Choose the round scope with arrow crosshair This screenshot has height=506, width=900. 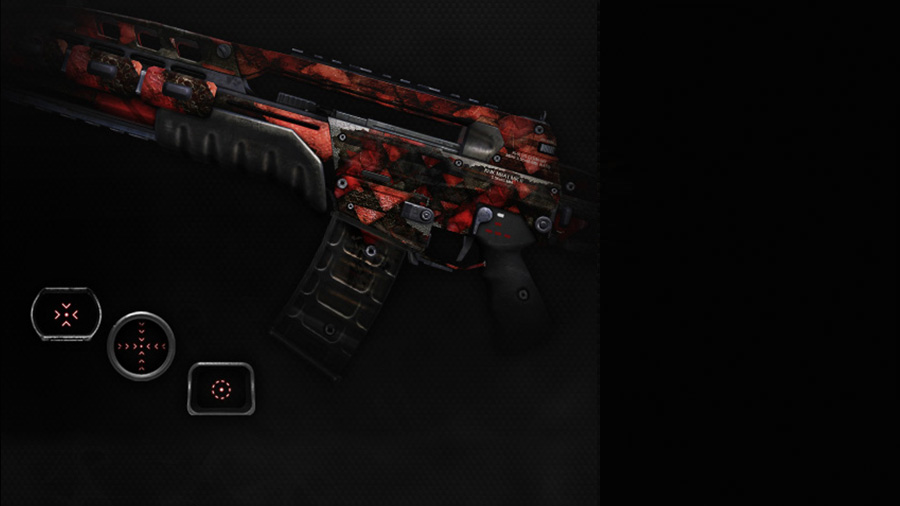coord(141,346)
